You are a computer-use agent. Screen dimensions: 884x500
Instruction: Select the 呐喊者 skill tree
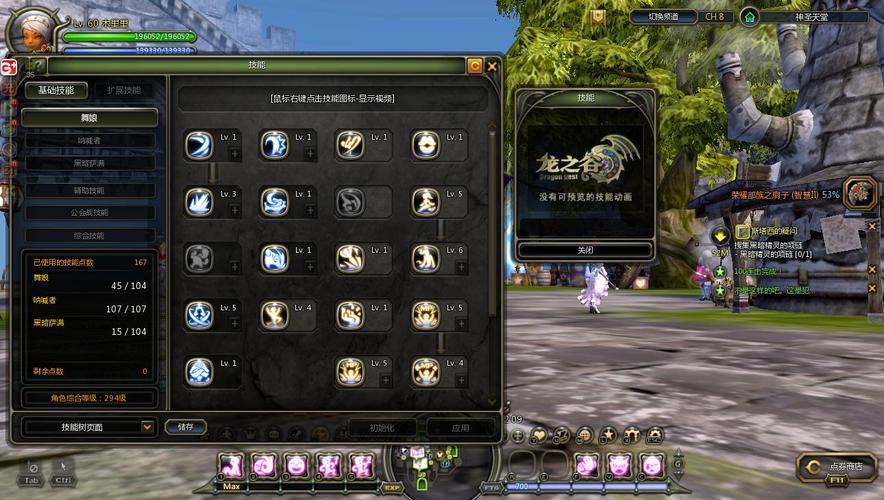tap(90, 141)
